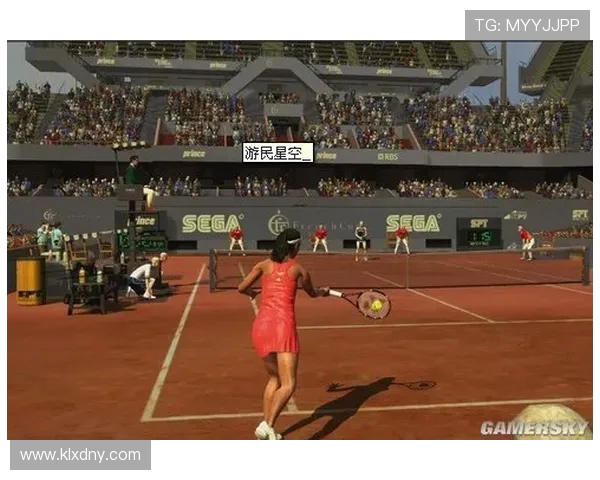
Task: Open the www.klxdny.com website link
Action: click(80, 455)
